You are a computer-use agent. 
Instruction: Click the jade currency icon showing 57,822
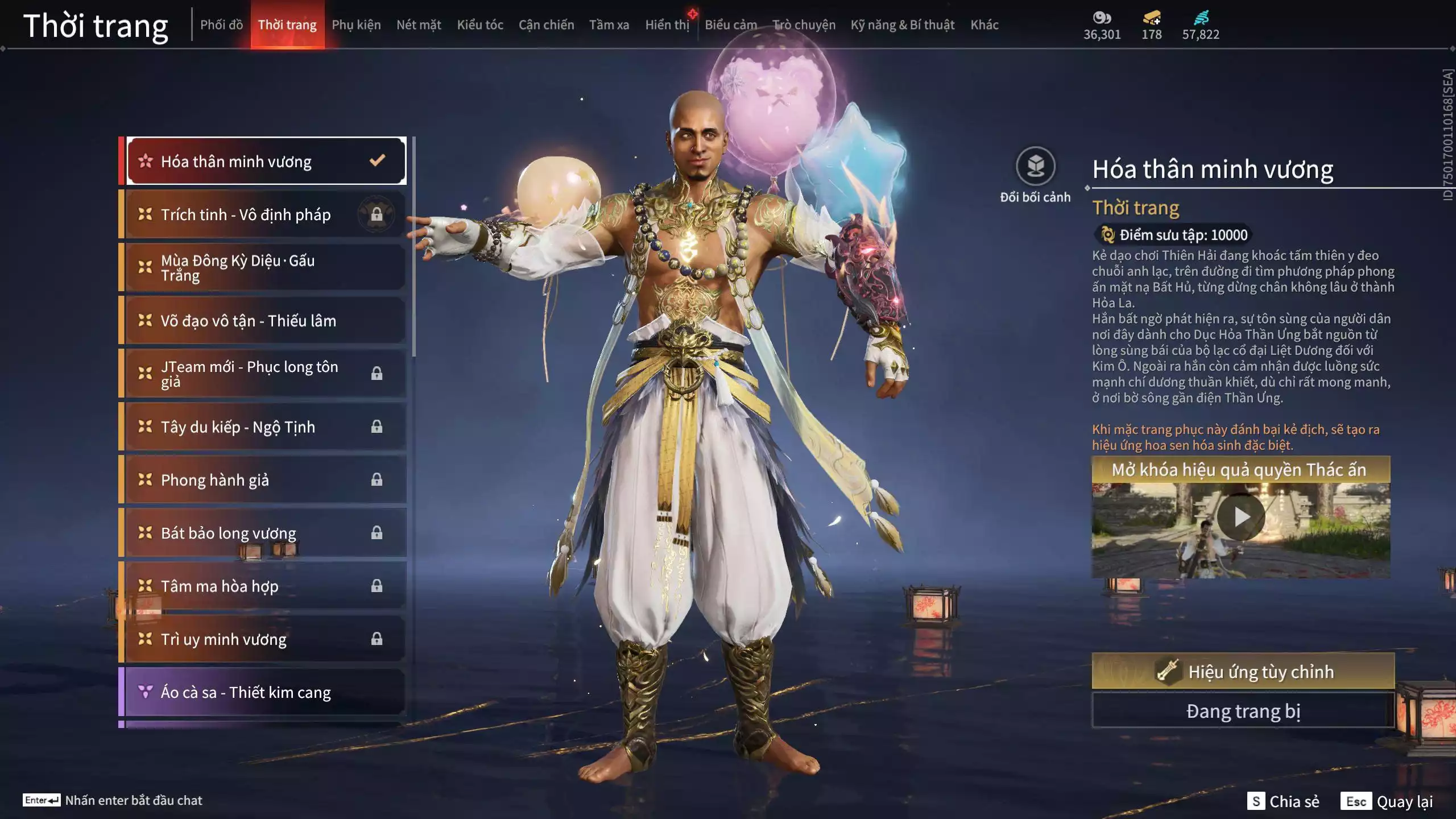1202,18
